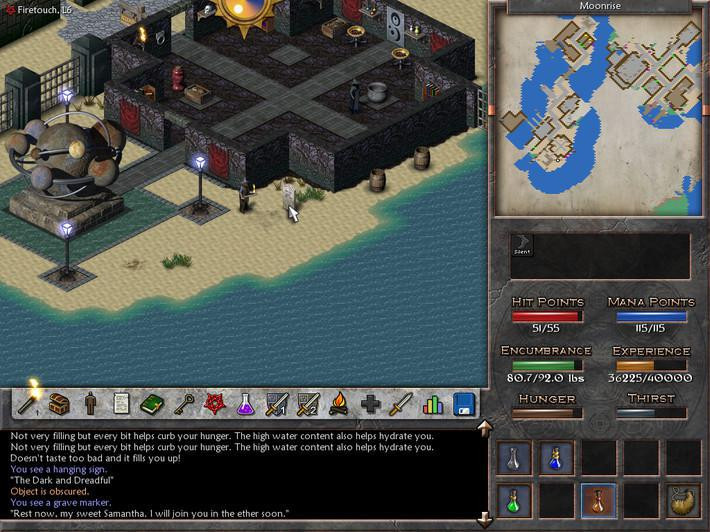
Task: Use the green potion in quick slot
Action: [514, 499]
